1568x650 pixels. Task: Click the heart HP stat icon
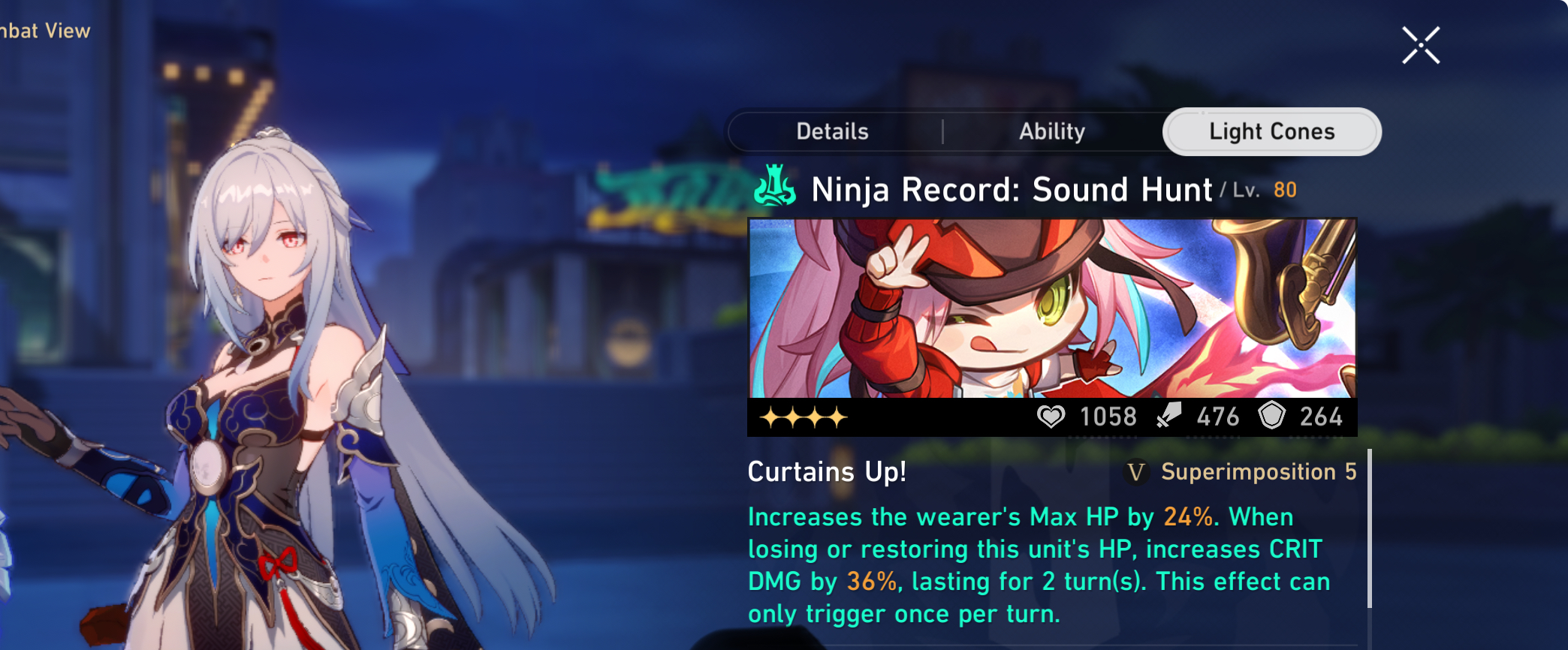click(x=1051, y=417)
